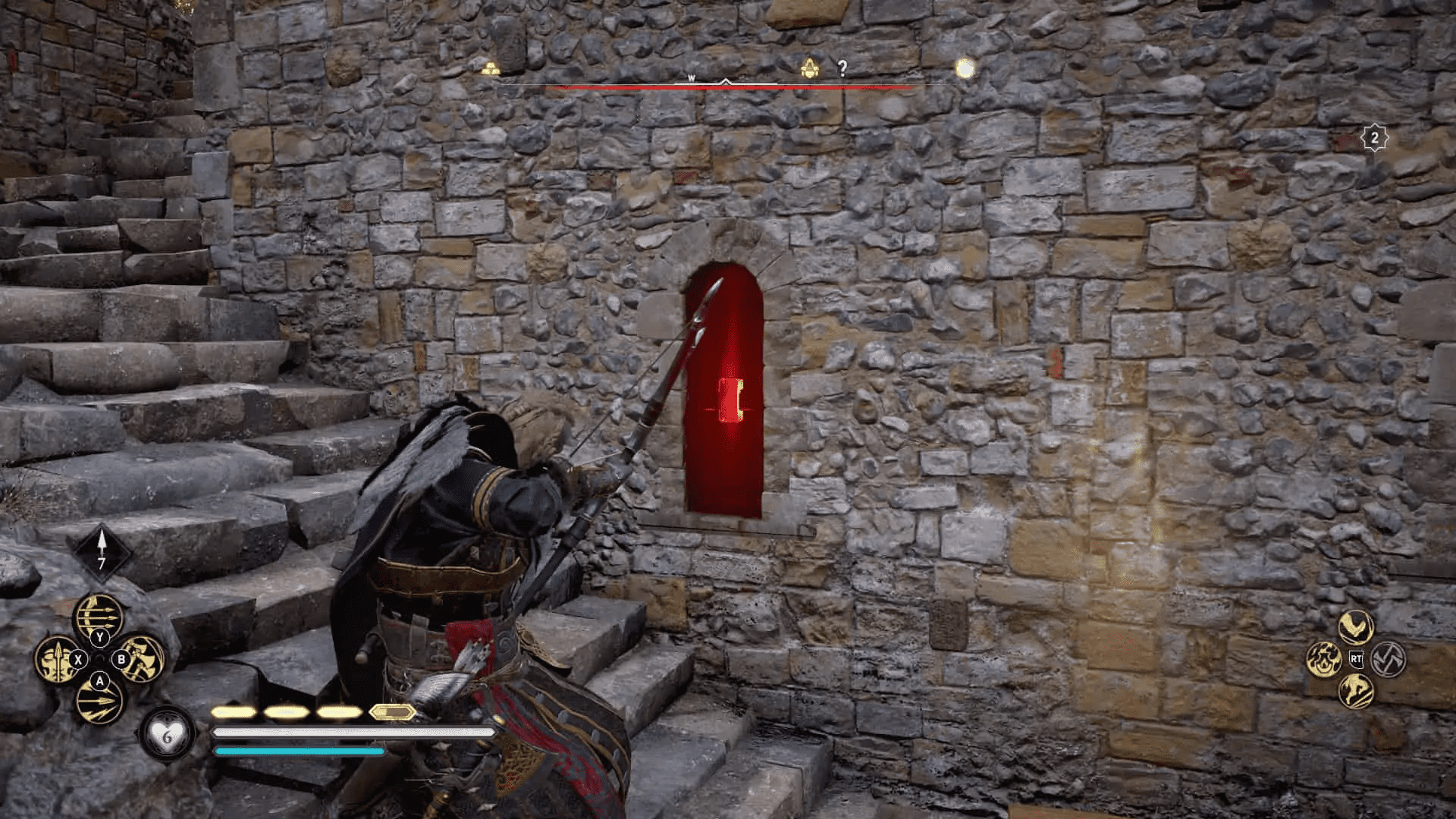The image size is (1456, 819).
Task: Click the leaping figure ability icon
Action: pos(1357,691)
